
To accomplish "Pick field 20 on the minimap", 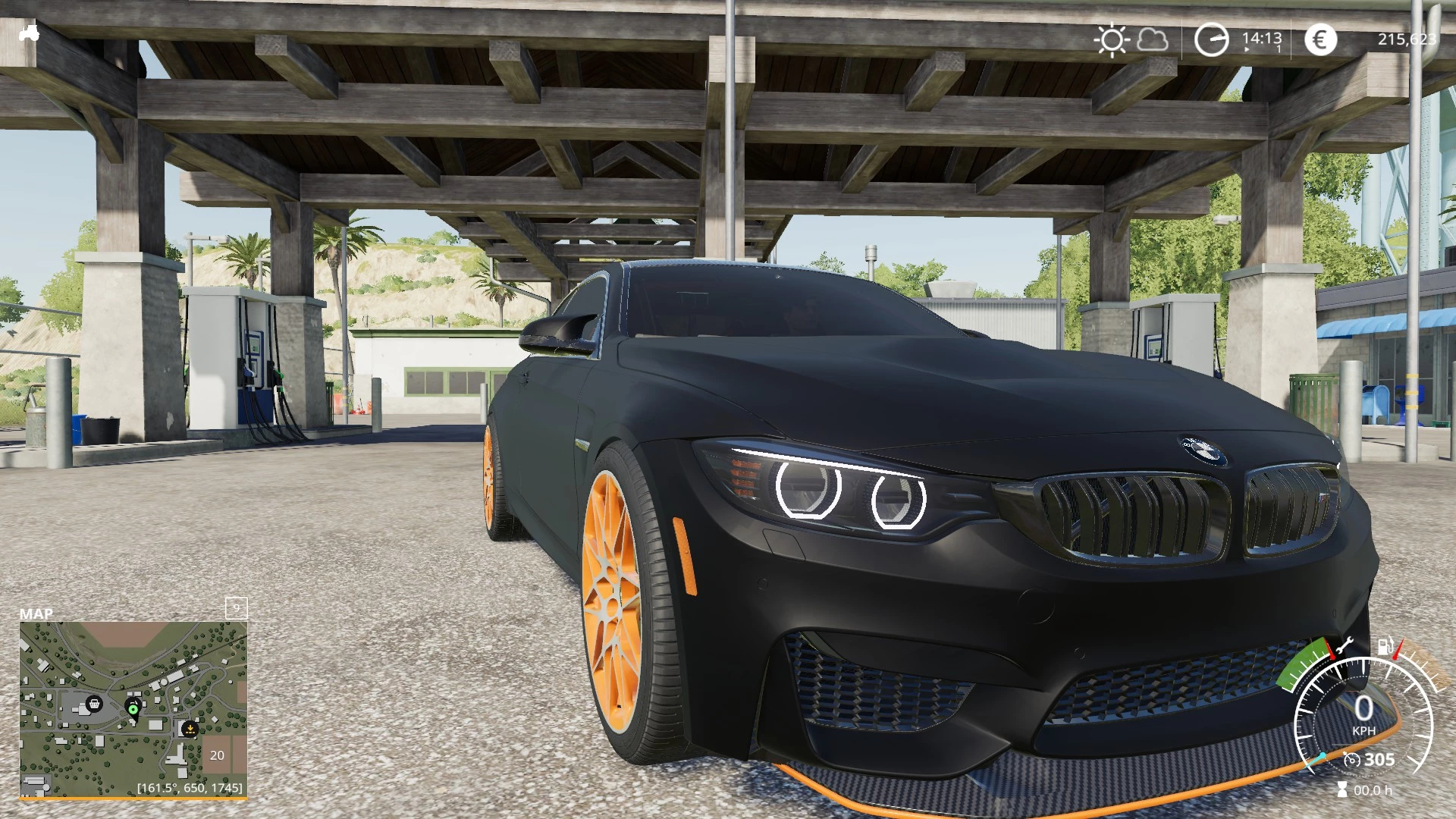I will pyautogui.click(x=217, y=755).
